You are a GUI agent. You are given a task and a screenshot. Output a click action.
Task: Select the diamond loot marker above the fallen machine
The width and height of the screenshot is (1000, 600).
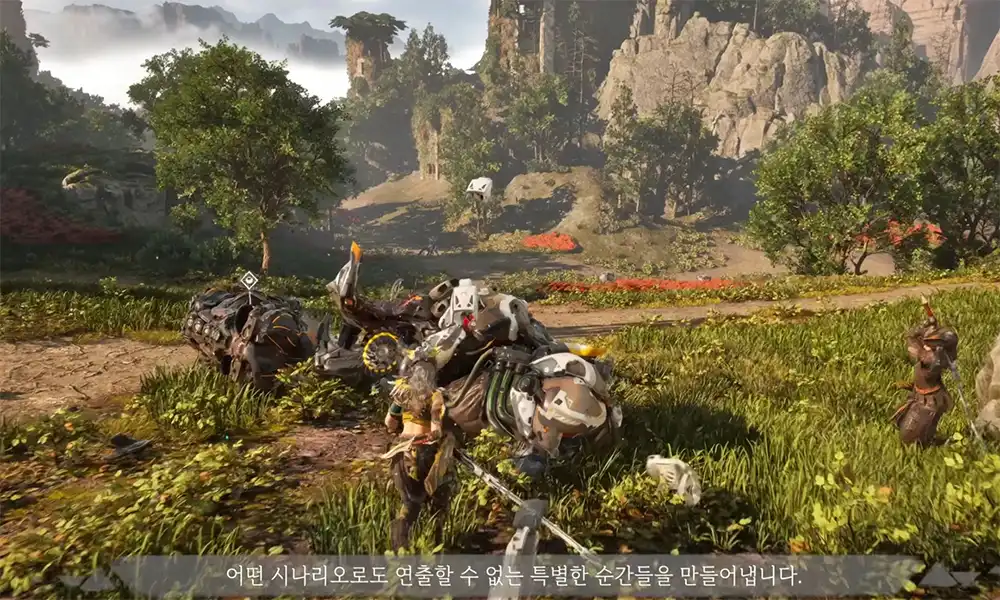(248, 280)
